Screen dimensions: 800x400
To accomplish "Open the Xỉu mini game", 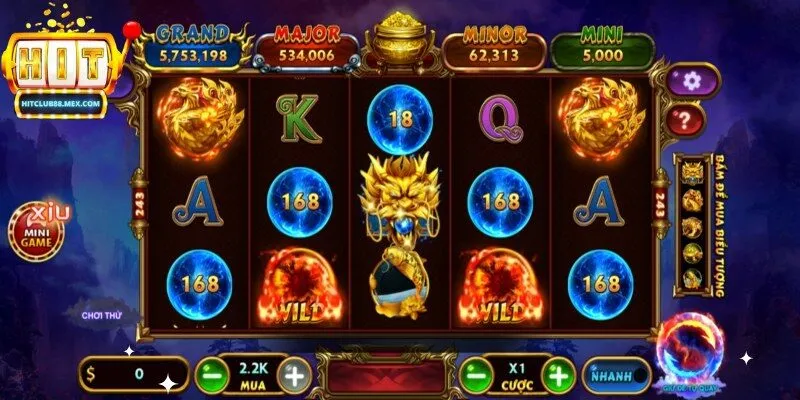I will tap(40, 232).
